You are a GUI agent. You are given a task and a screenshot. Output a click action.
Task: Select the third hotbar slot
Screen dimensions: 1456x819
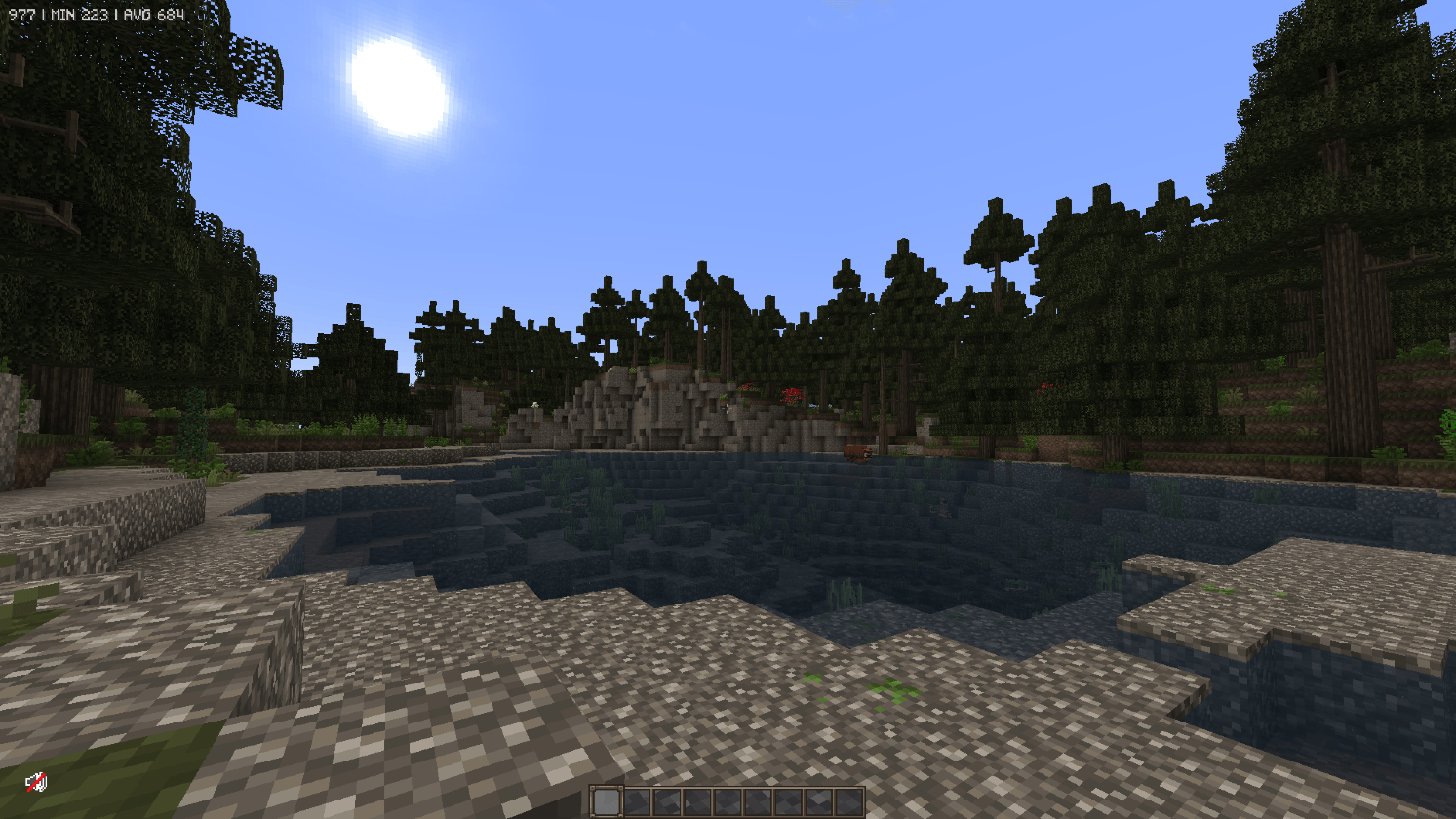[667, 801]
